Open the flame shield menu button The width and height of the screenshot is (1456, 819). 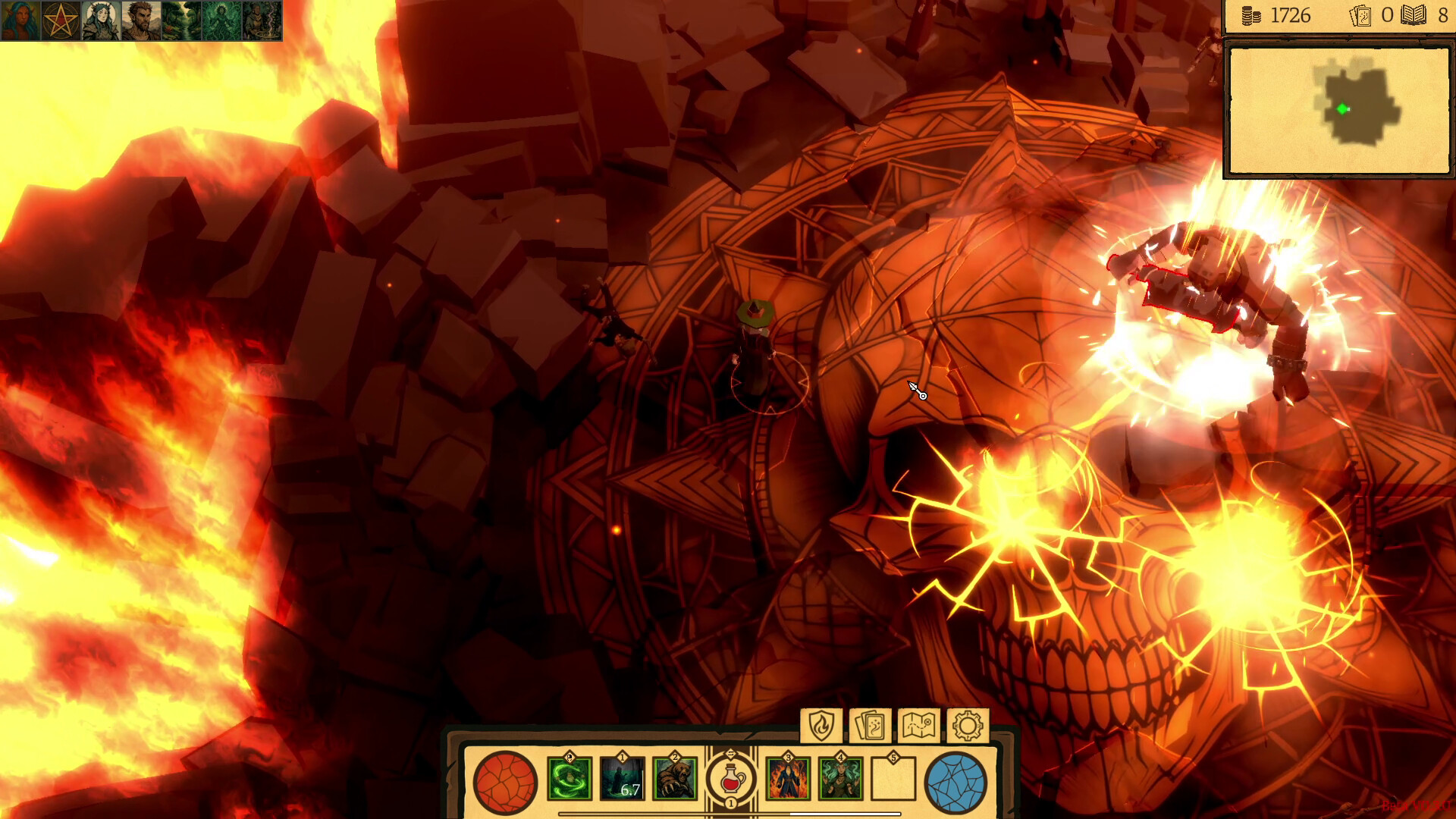pos(821,726)
